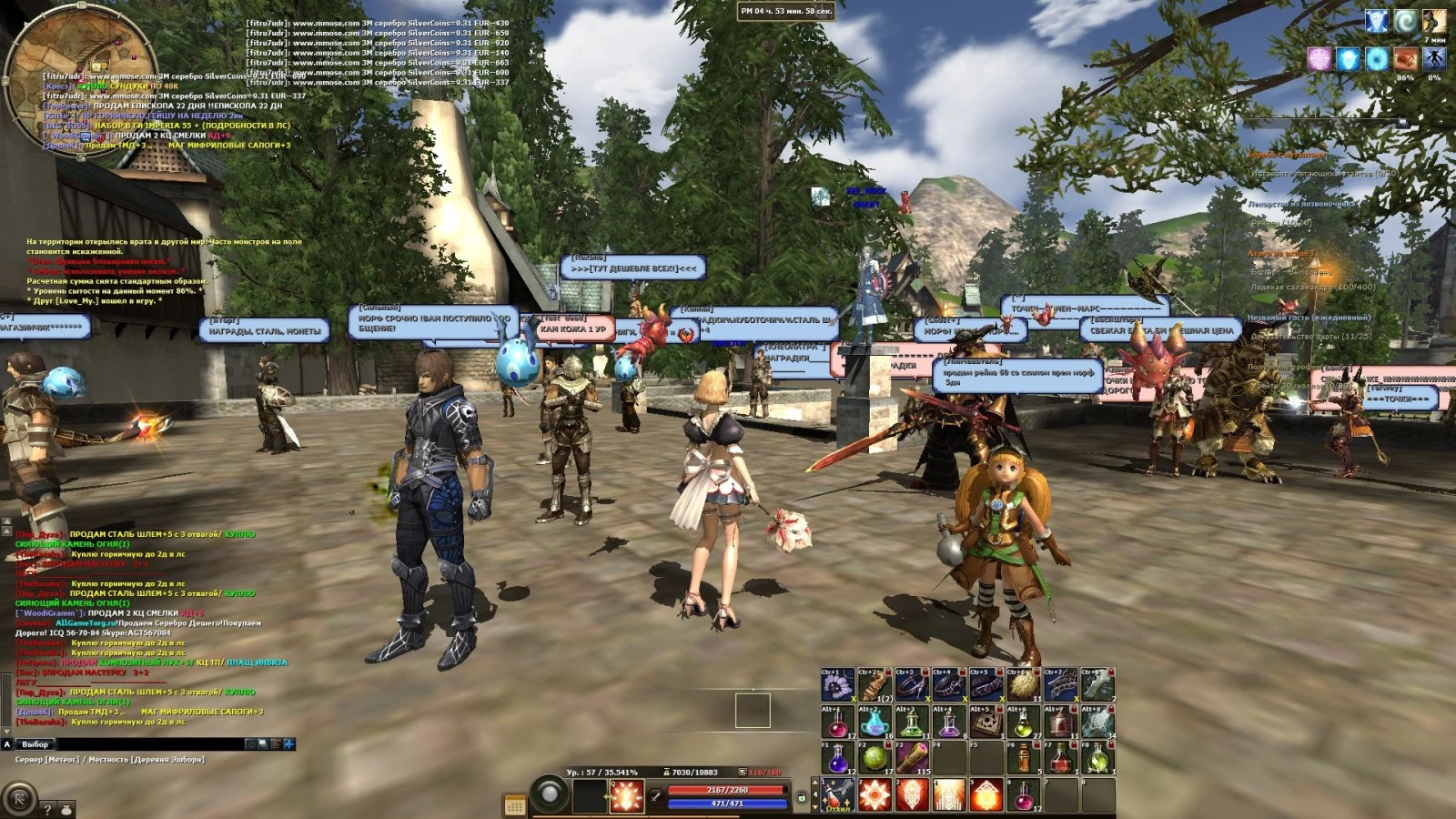The image size is (1456, 819).
Task: Use the purple potion in Alt+4 slot
Action: click(949, 723)
